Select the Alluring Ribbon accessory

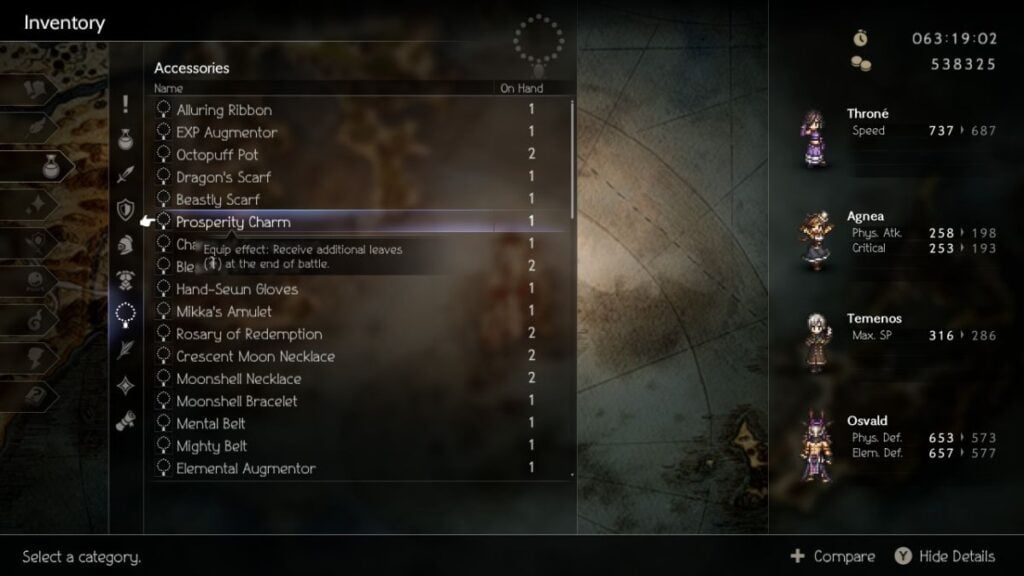click(x=224, y=110)
